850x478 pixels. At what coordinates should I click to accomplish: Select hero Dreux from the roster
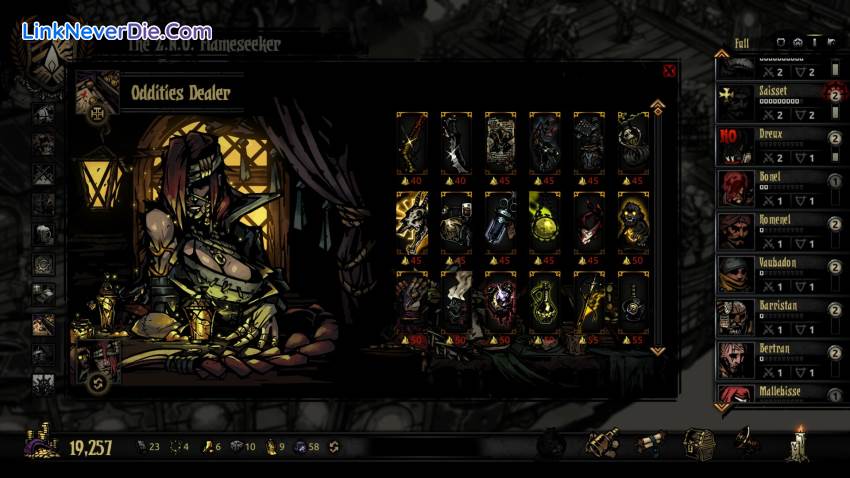point(769,145)
